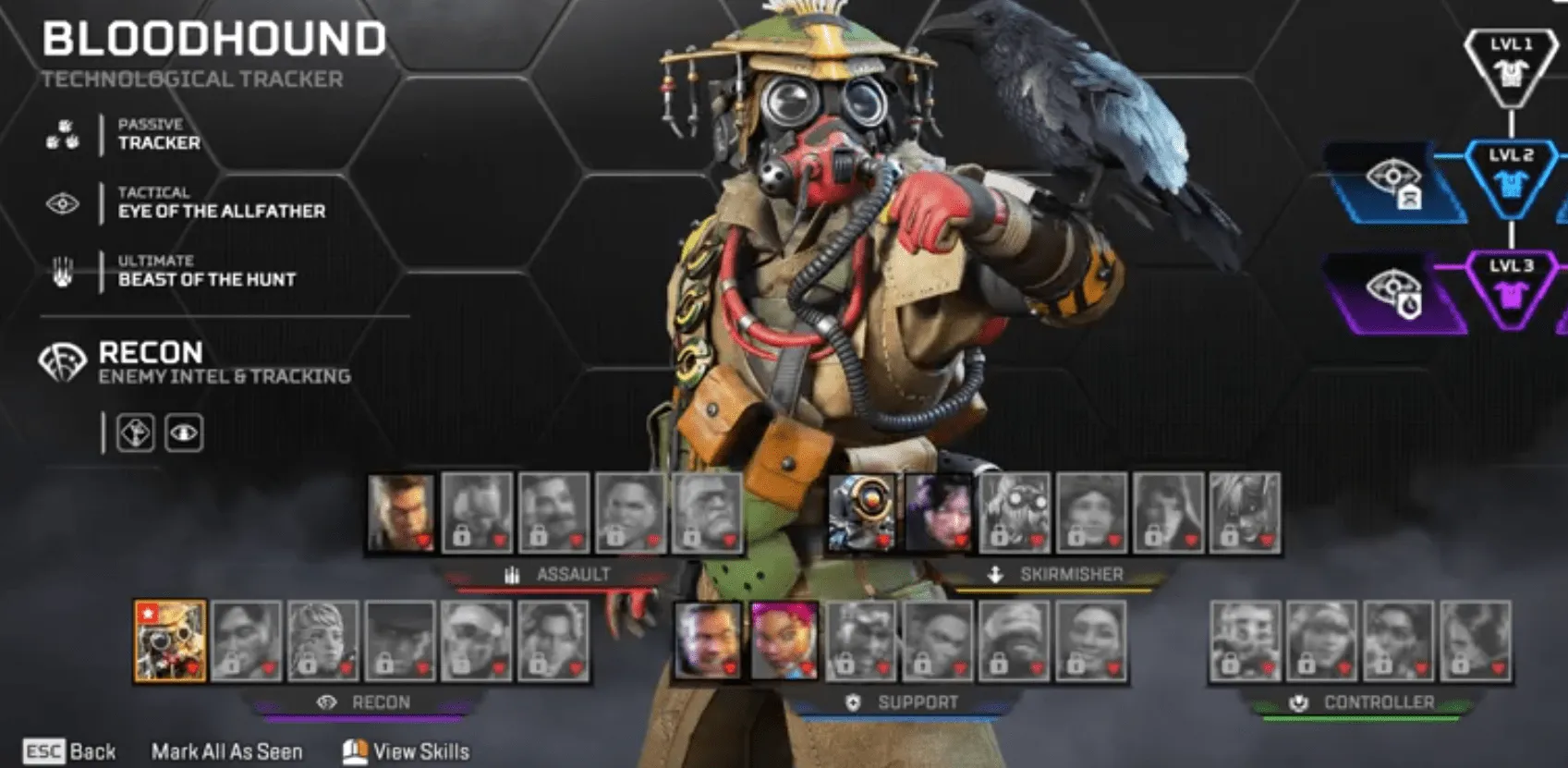Choose the purple eye upgrade perk
The width and height of the screenshot is (1568, 768).
(1394, 292)
